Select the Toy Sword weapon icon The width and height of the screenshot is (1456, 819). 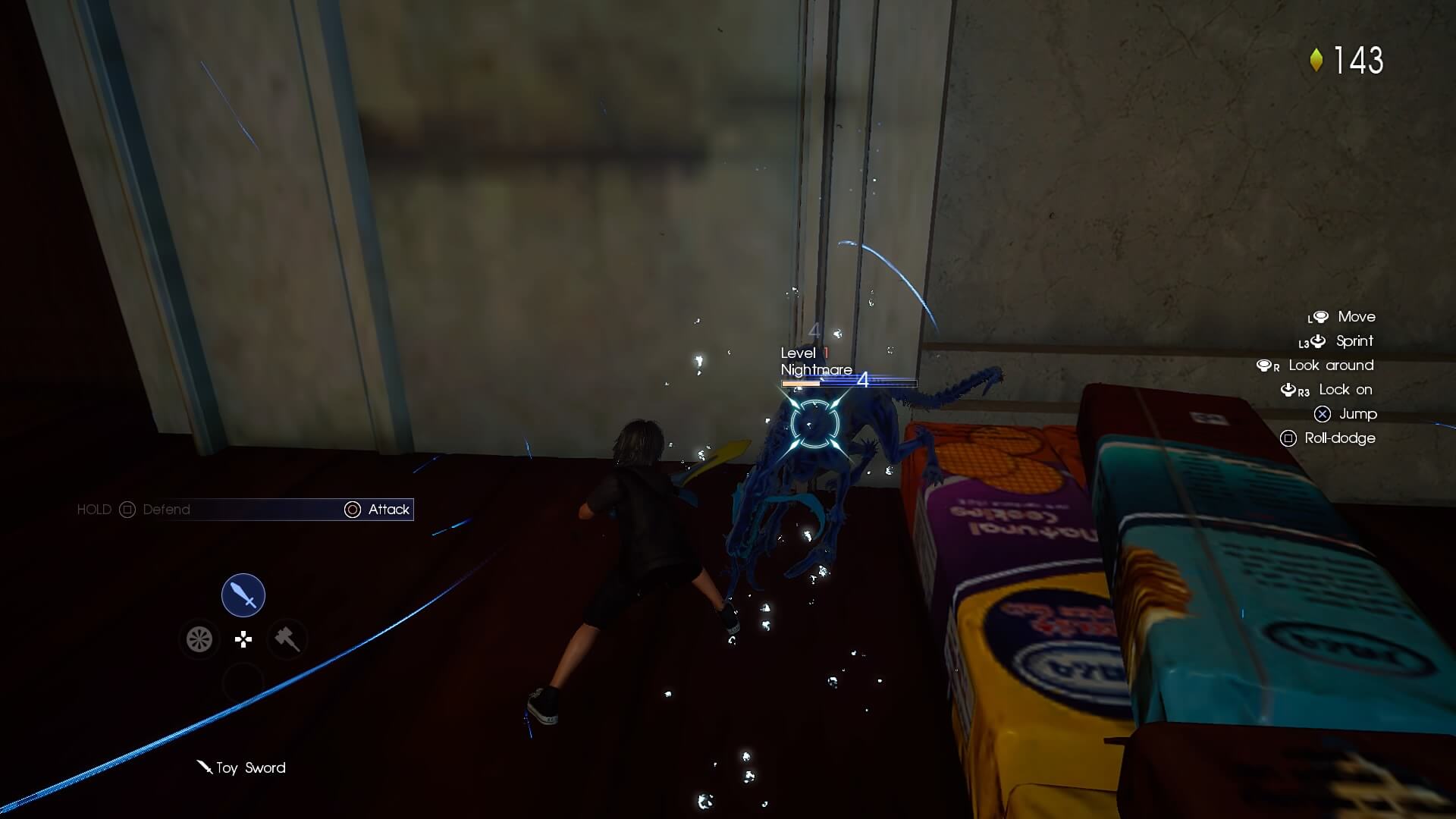243,595
